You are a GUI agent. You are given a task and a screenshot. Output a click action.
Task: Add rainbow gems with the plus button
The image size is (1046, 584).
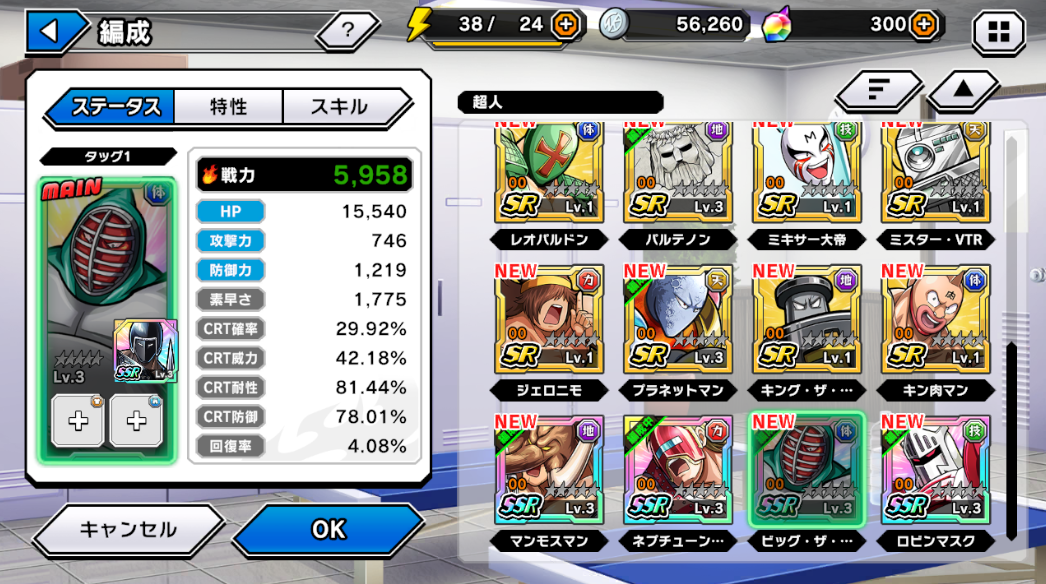point(925,25)
